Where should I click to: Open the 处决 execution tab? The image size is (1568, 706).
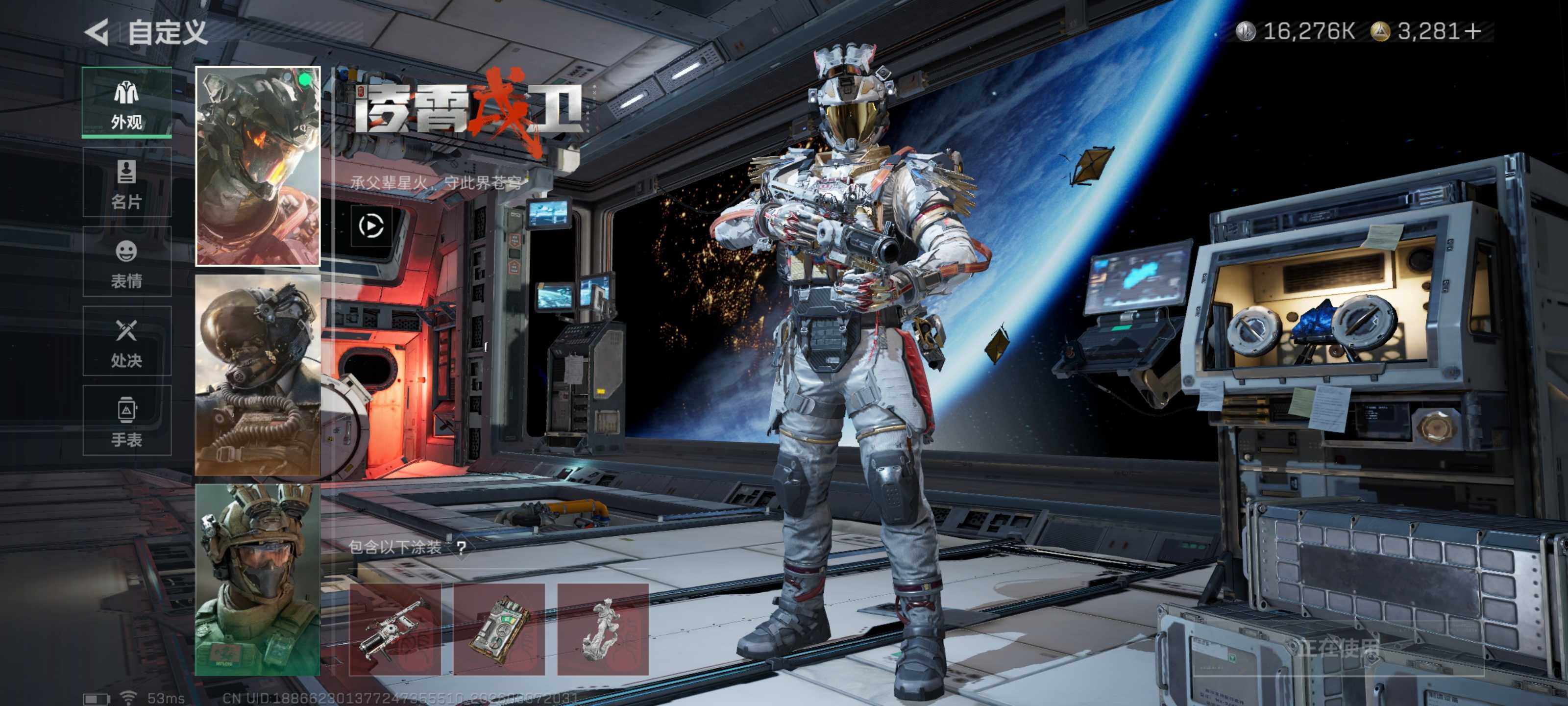point(126,341)
